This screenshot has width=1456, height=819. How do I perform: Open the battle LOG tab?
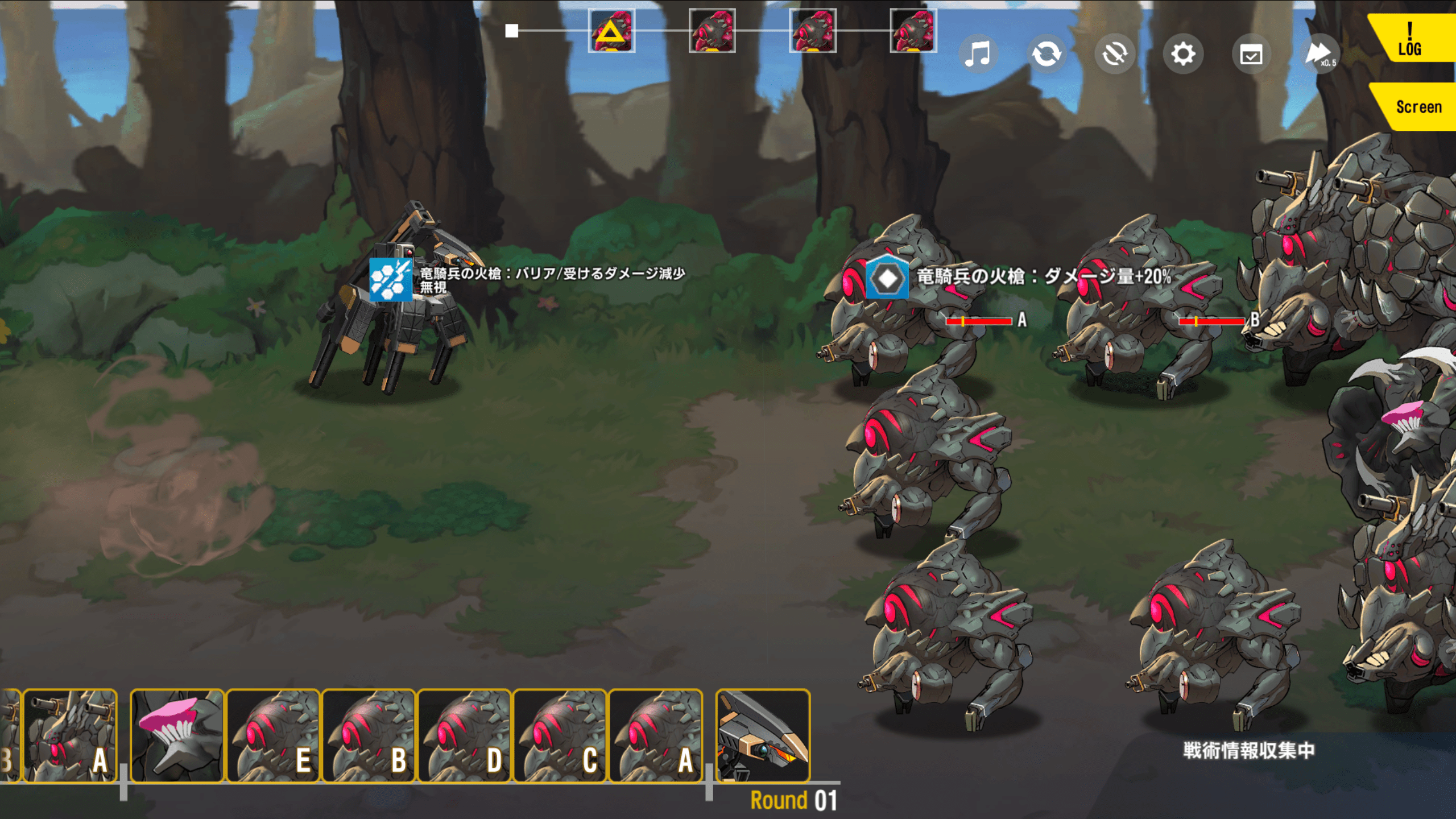1412,39
